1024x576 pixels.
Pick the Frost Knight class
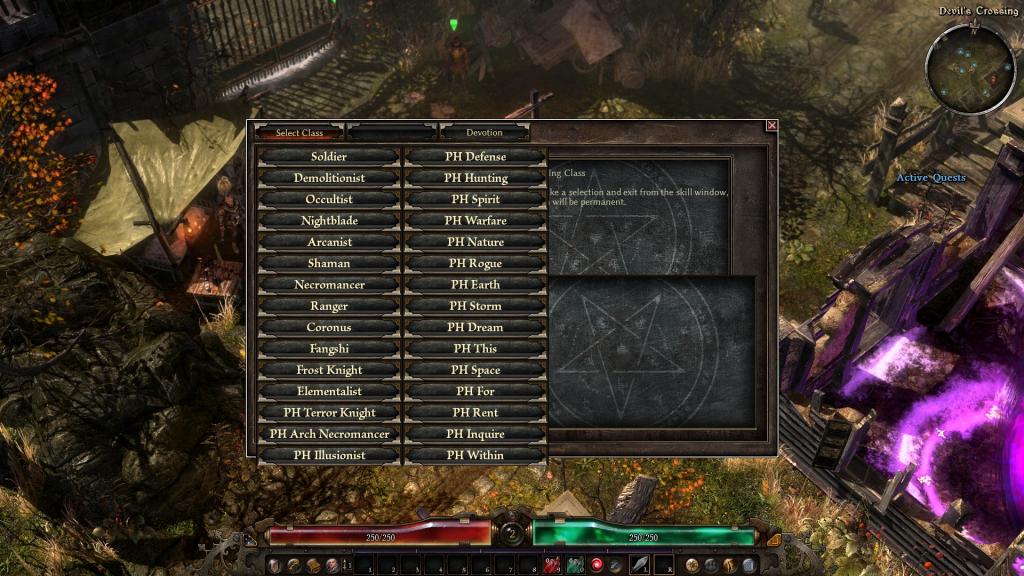tap(329, 370)
